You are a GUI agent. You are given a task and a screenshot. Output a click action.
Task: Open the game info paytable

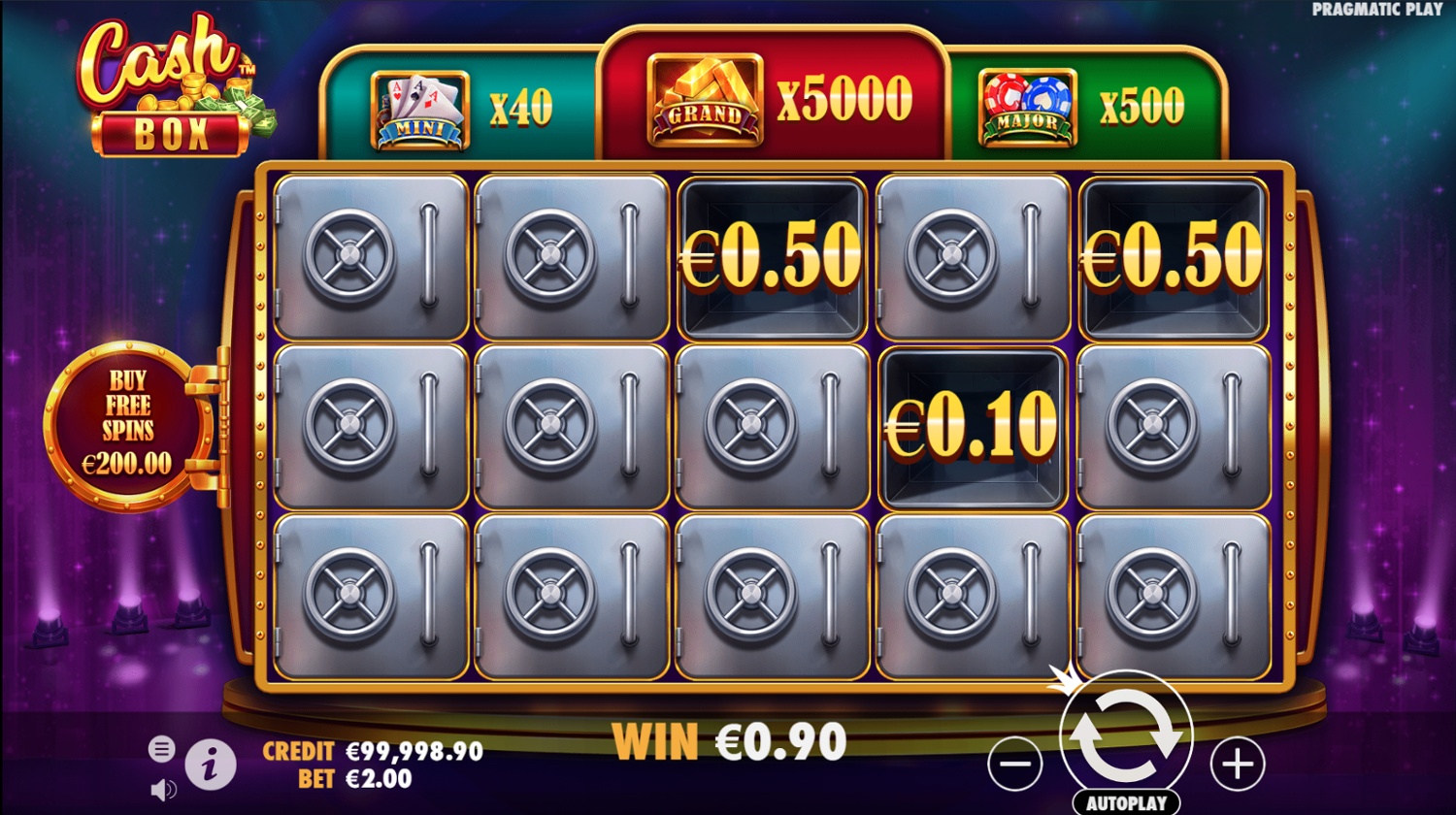210,766
